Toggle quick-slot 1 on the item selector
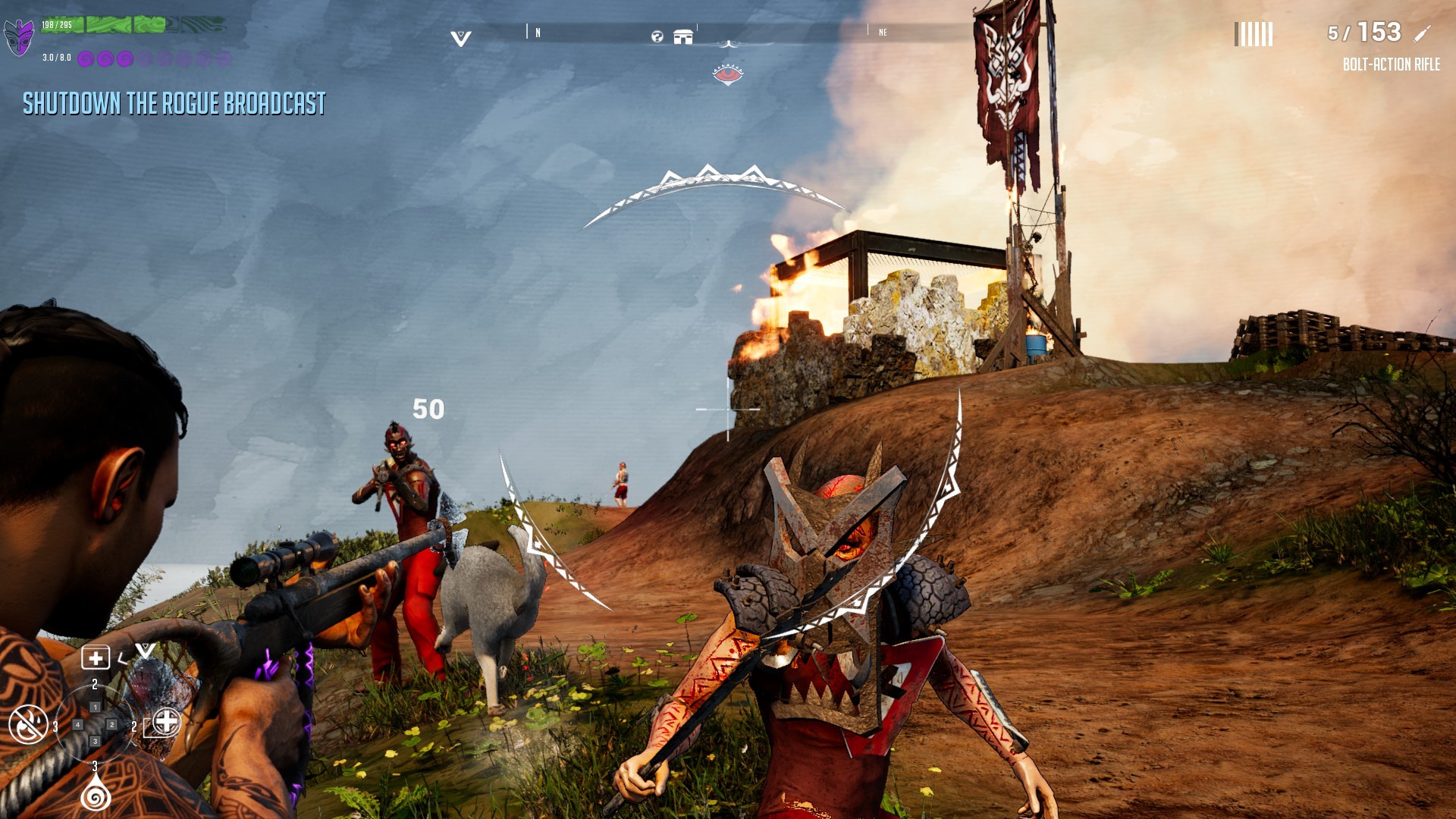The height and width of the screenshot is (819, 1456). pos(95,707)
